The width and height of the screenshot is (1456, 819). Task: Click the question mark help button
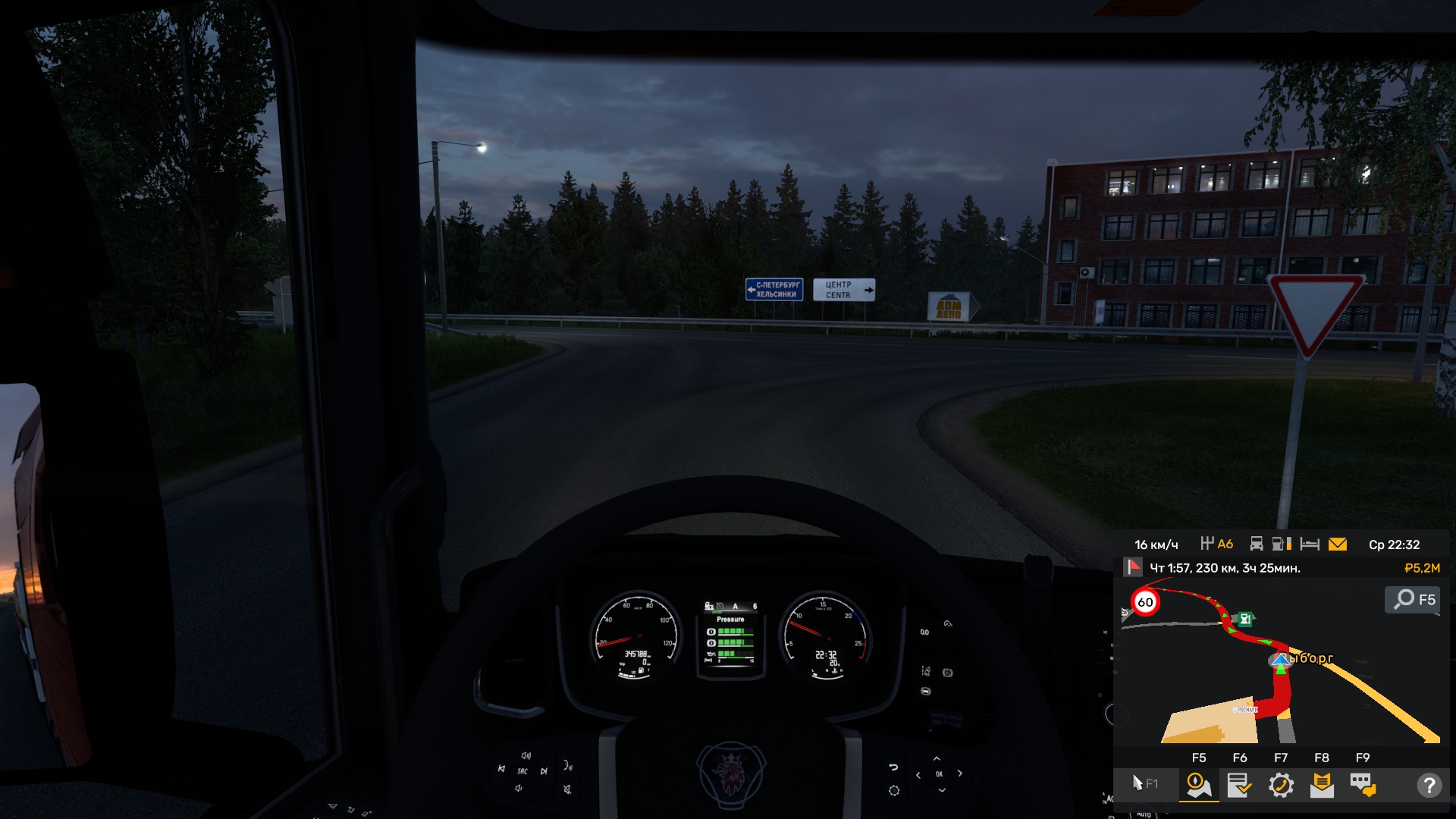pyautogui.click(x=1429, y=785)
